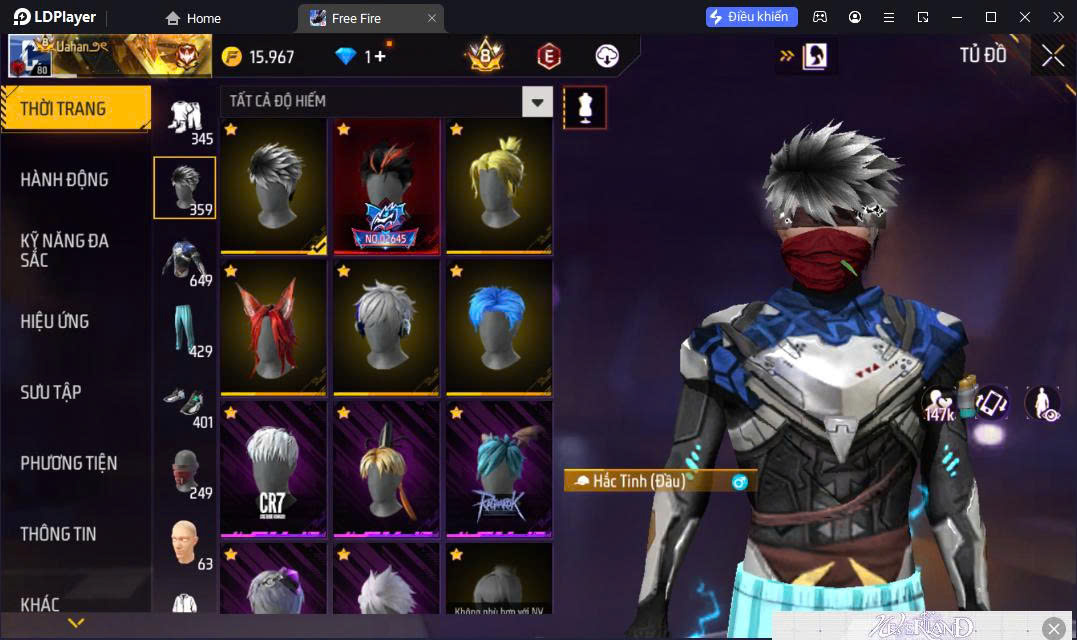Image resolution: width=1077 pixels, height=640 pixels.
Task: Go to the SƯU TẬP category
Action: click(x=51, y=392)
